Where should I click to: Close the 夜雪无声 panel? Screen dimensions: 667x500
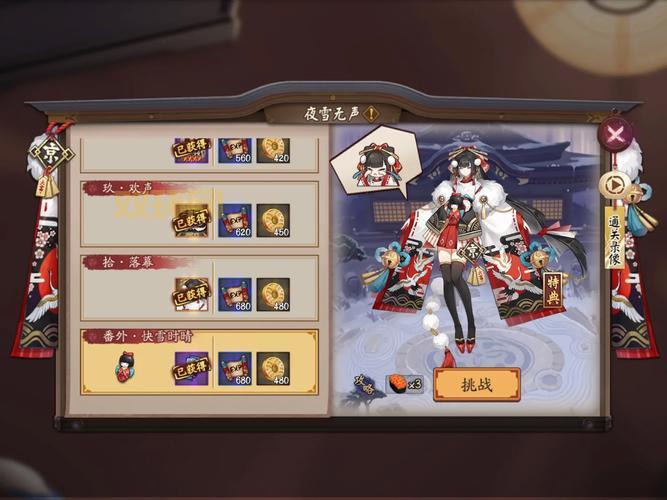tap(614, 133)
